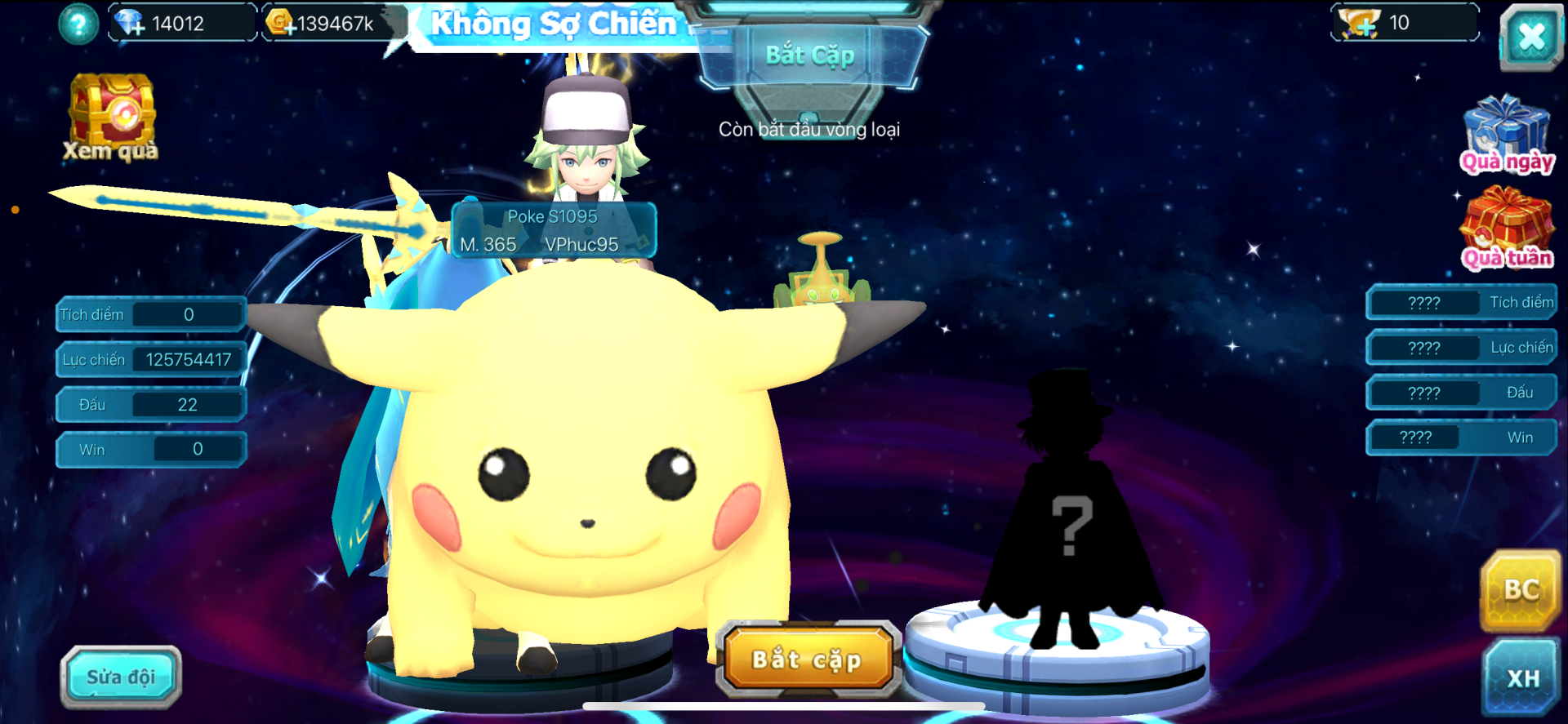Open the question mark help icon

(78, 24)
